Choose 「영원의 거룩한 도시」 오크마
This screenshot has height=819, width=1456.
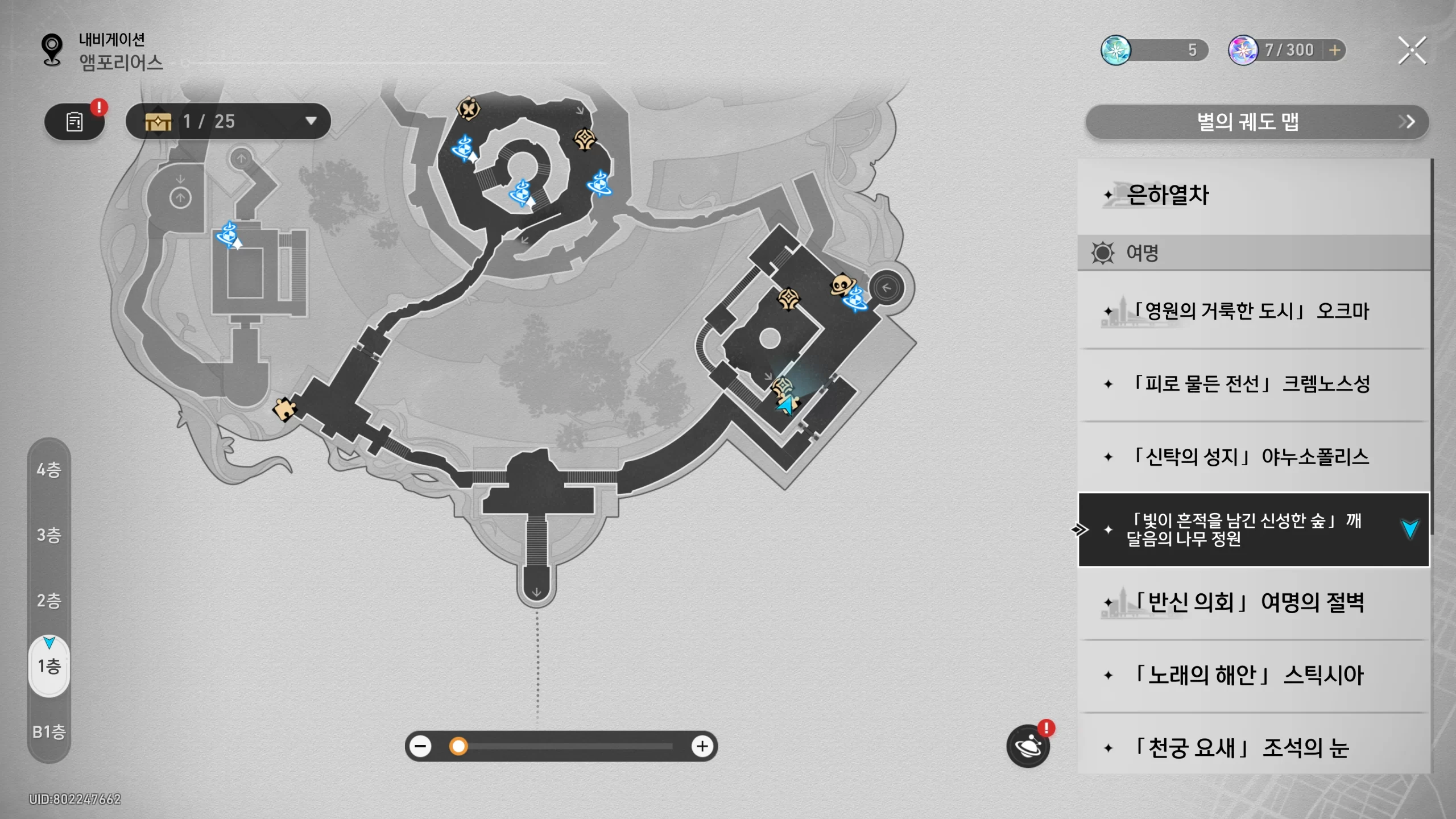pyautogui.click(x=1251, y=311)
